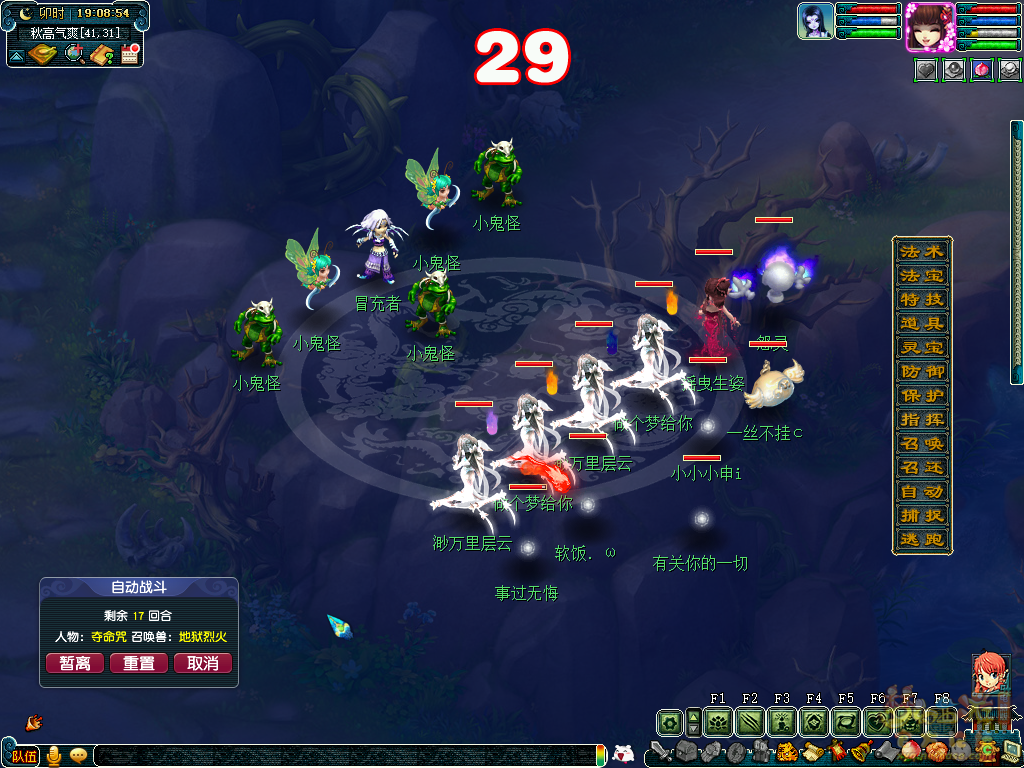Select the 捕捉 capture command
The width and height of the screenshot is (1024, 768).
(x=921, y=516)
